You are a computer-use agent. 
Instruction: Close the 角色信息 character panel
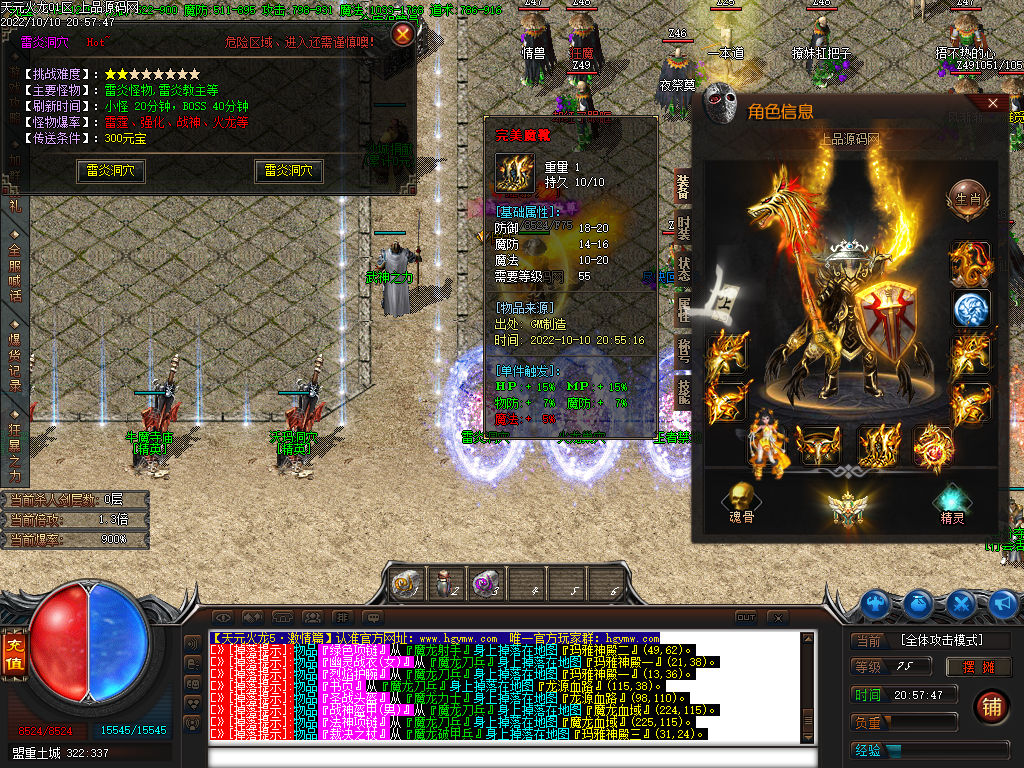point(993,103)
